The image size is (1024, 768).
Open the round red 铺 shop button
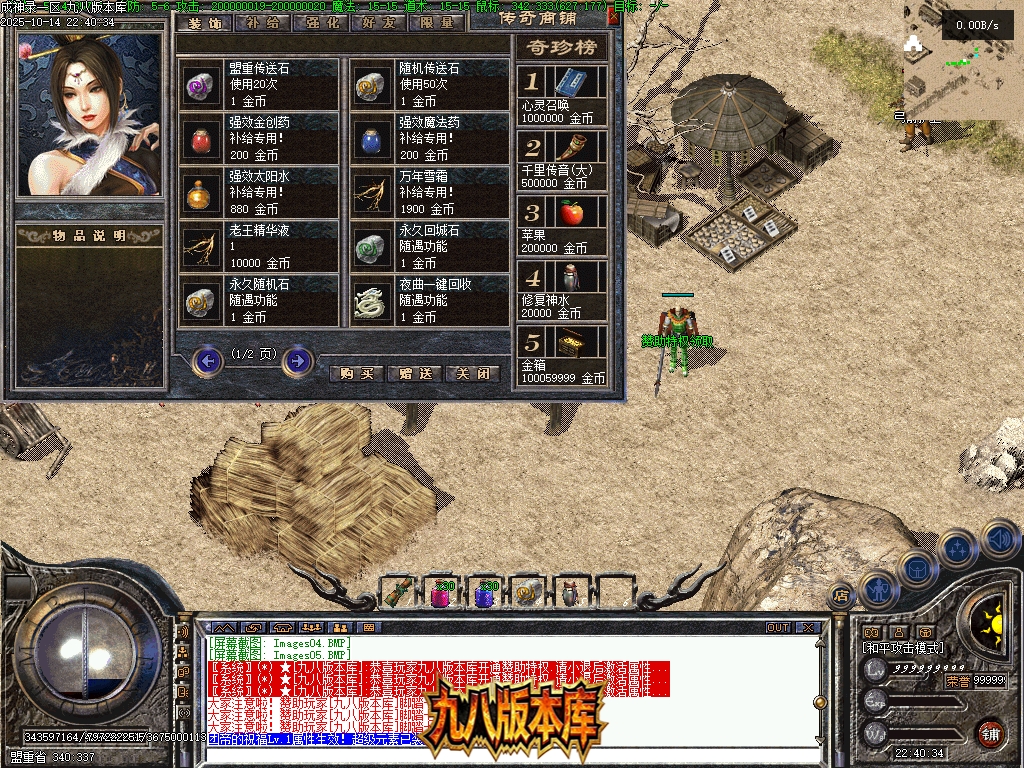click(x=989, y=732)
